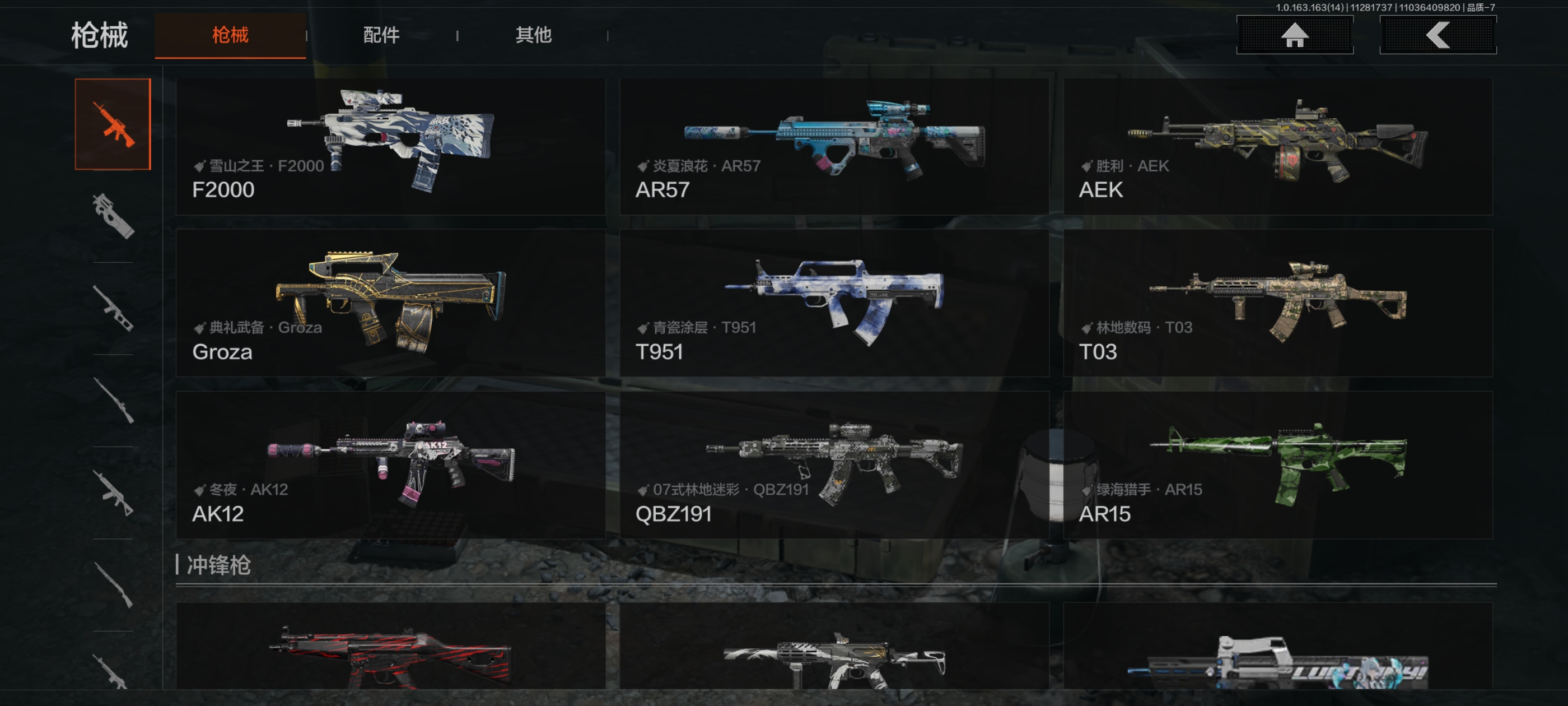Open the QBZ191 weapon card
The height and width of the screenshot is (706, 1568).
[833, 465]
